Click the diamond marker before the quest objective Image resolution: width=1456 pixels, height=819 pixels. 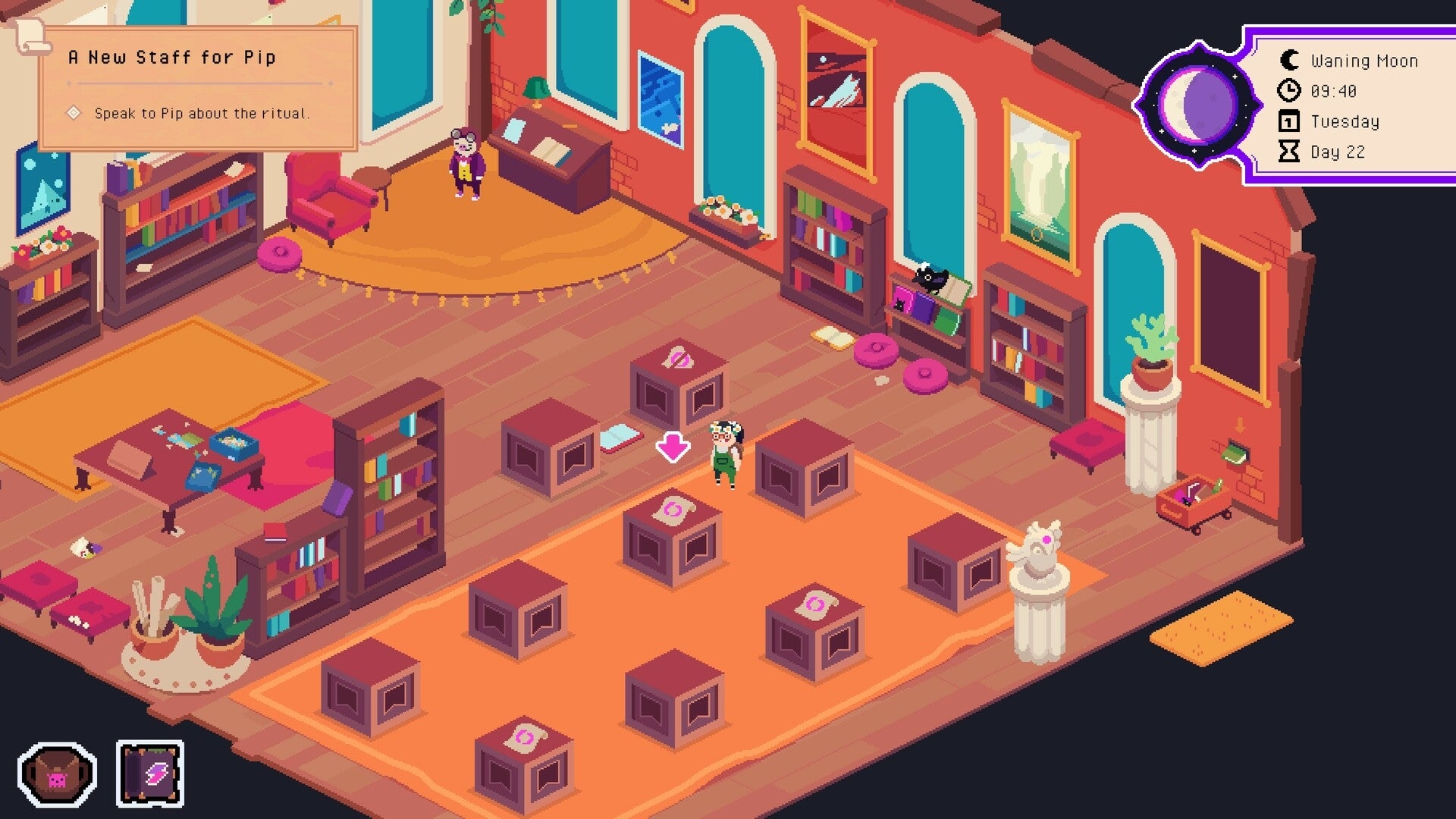tap(74, 114)
